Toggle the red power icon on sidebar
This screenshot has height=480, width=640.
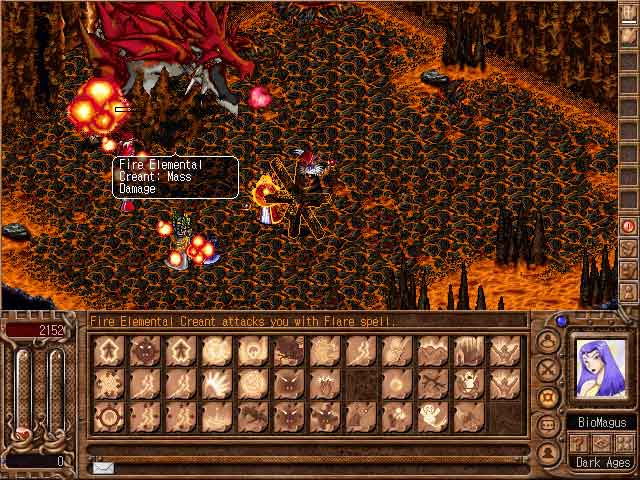pos(629,226)
